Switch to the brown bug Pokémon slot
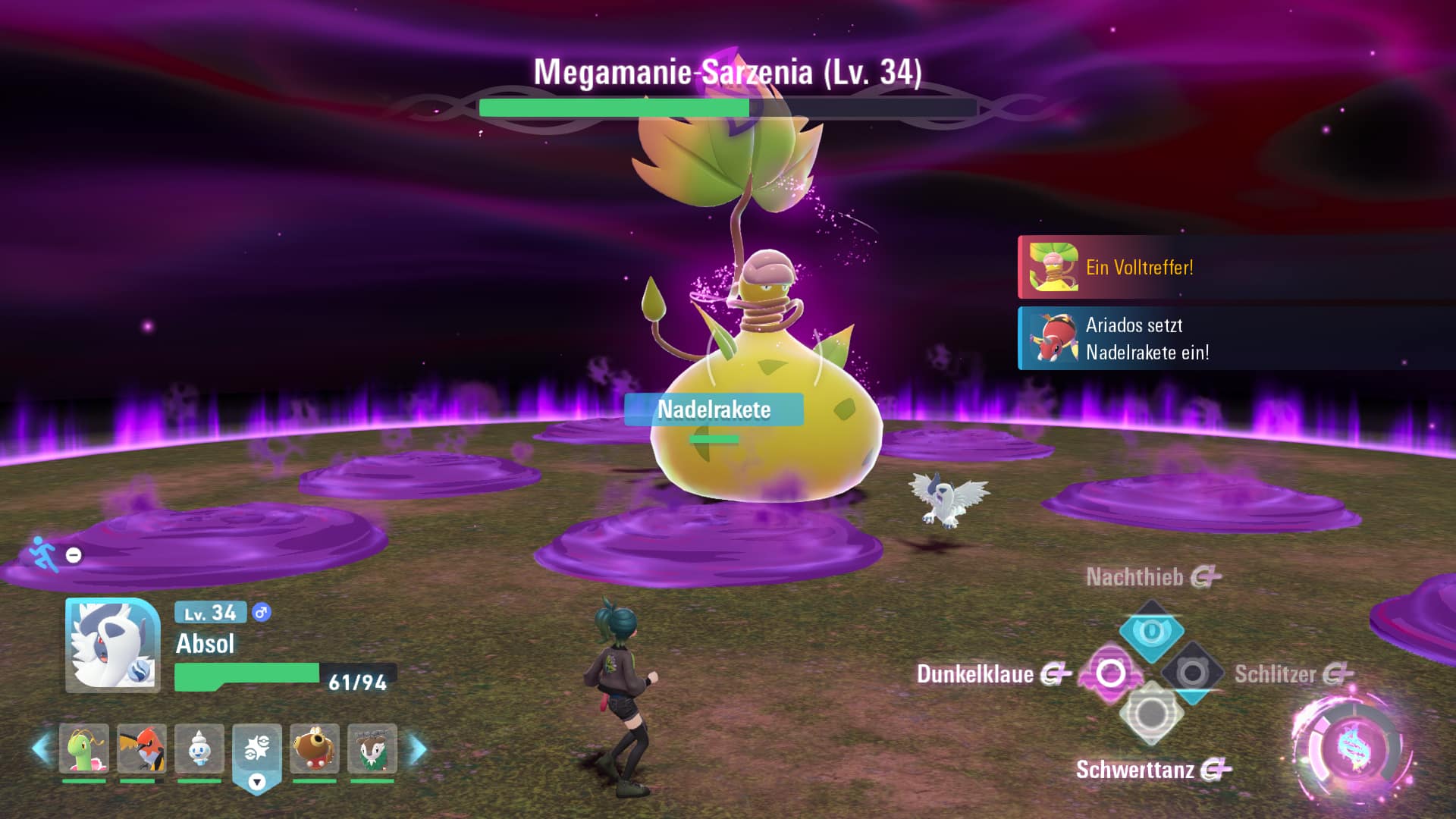Screen dimensions: 1456x819 314,748
